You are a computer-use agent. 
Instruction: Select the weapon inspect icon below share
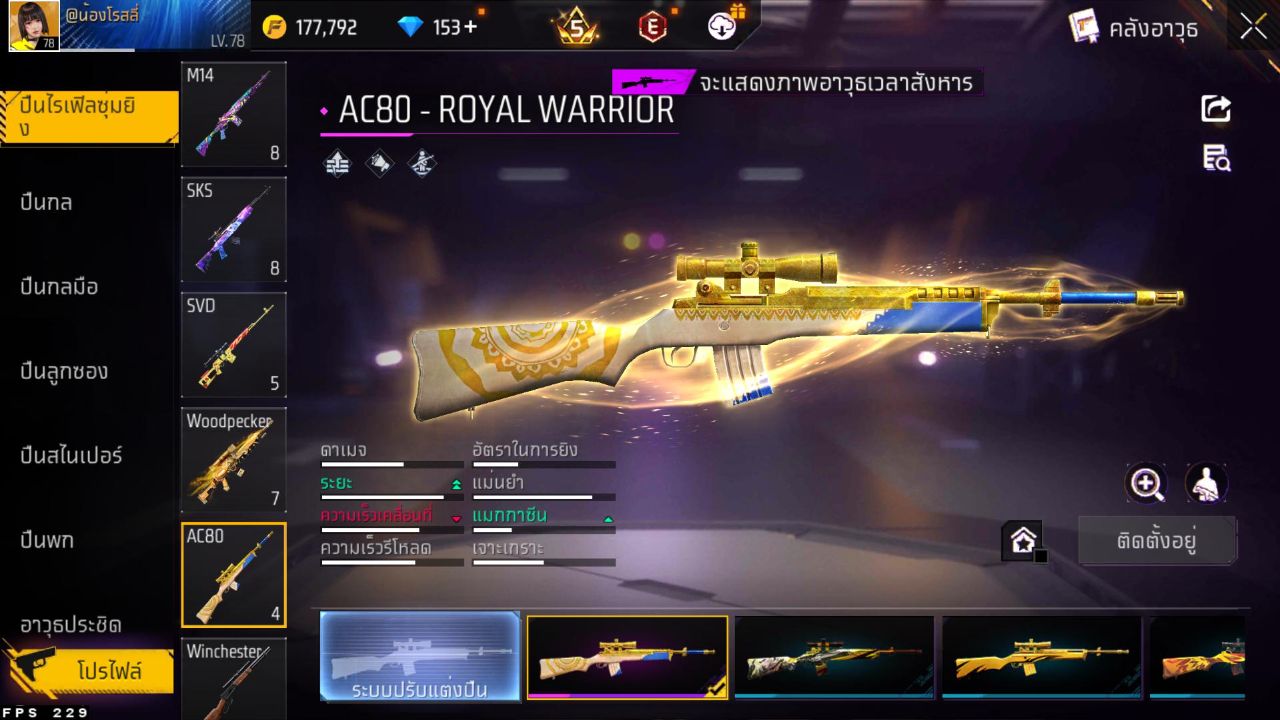point(1215,158)
